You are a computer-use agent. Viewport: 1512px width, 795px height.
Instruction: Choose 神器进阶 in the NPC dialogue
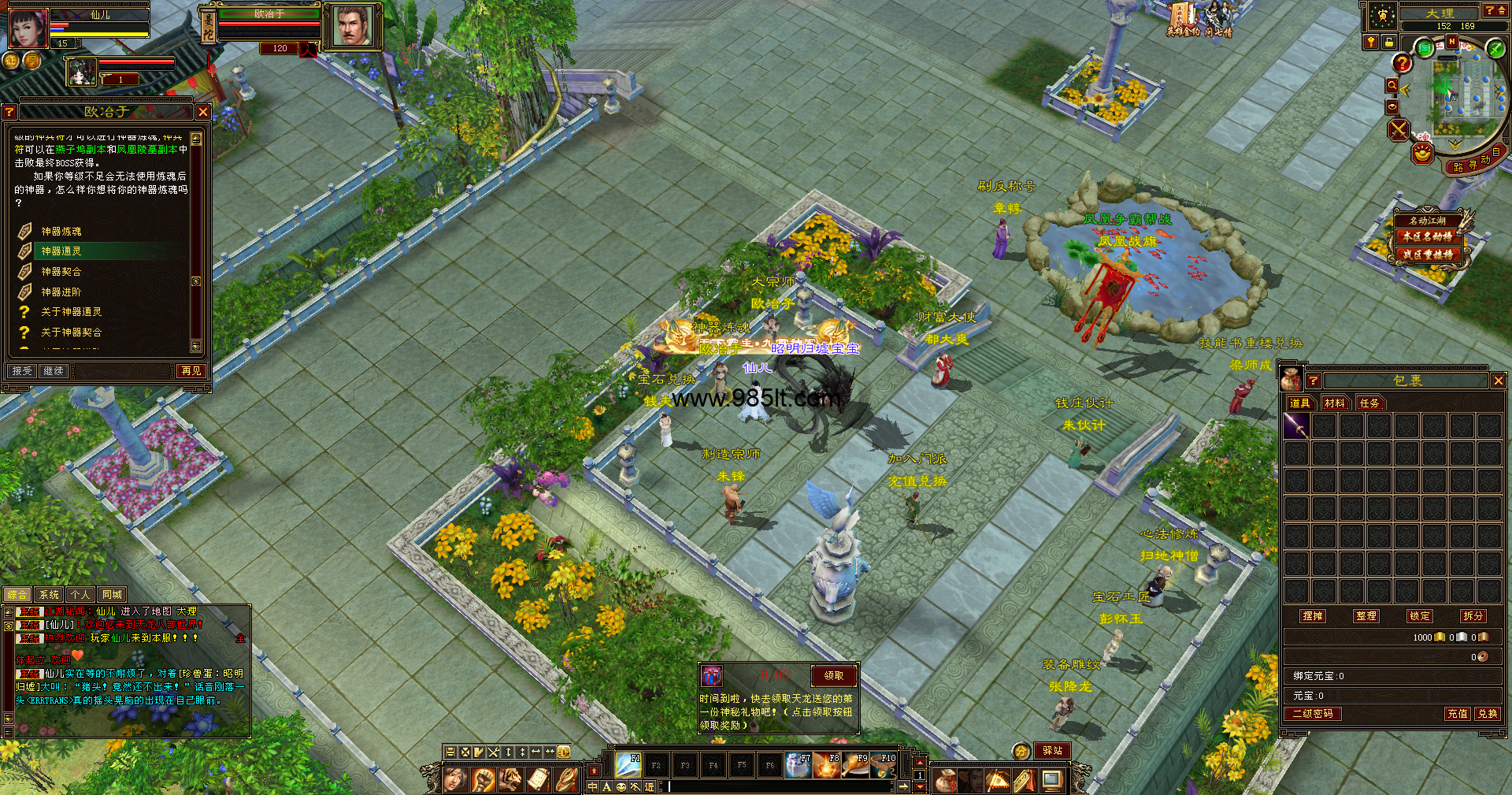point(61,292)
